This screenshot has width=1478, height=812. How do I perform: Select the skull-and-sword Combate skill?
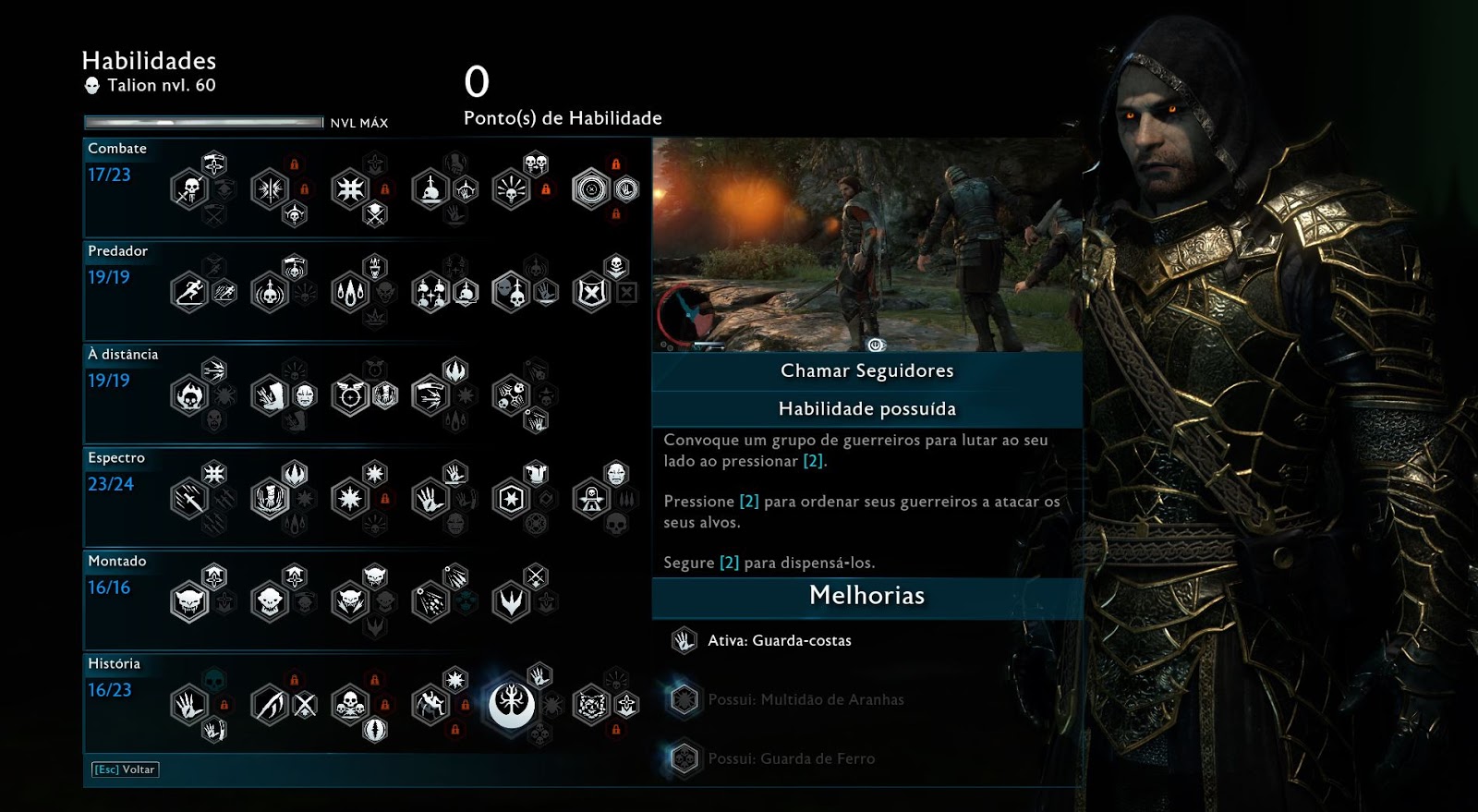[189, 188]
